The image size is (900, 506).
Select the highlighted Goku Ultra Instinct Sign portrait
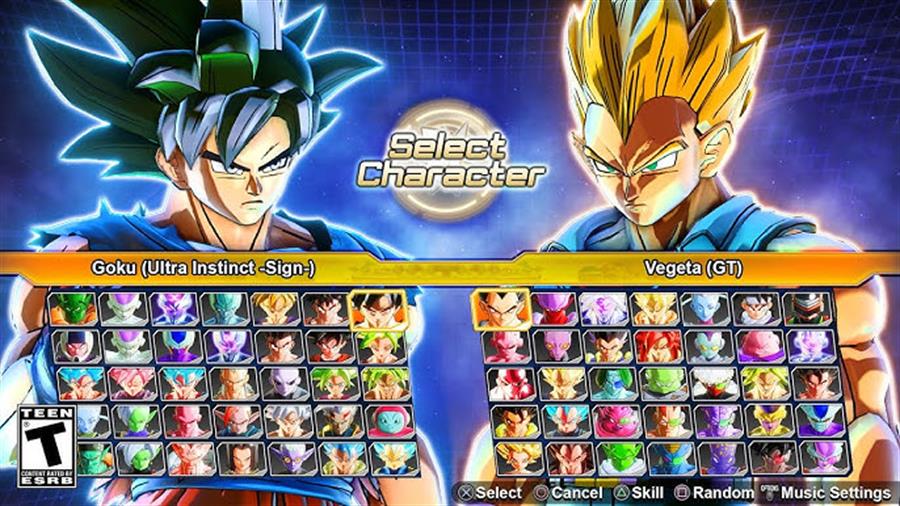[x=378, y=309]
